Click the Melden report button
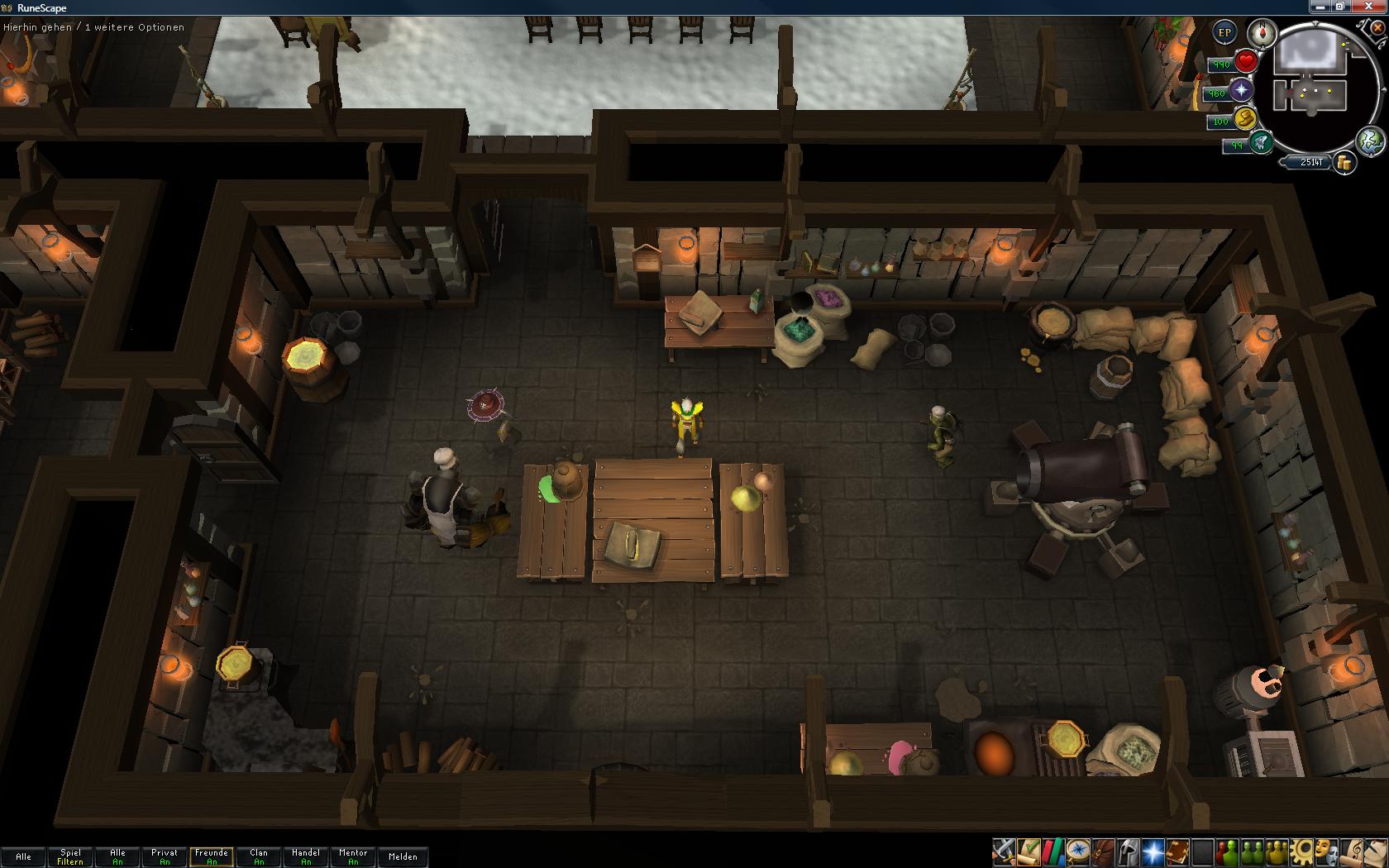This screenshot has height=868, width=1389. pyautogui.click(x=403, y=856)
